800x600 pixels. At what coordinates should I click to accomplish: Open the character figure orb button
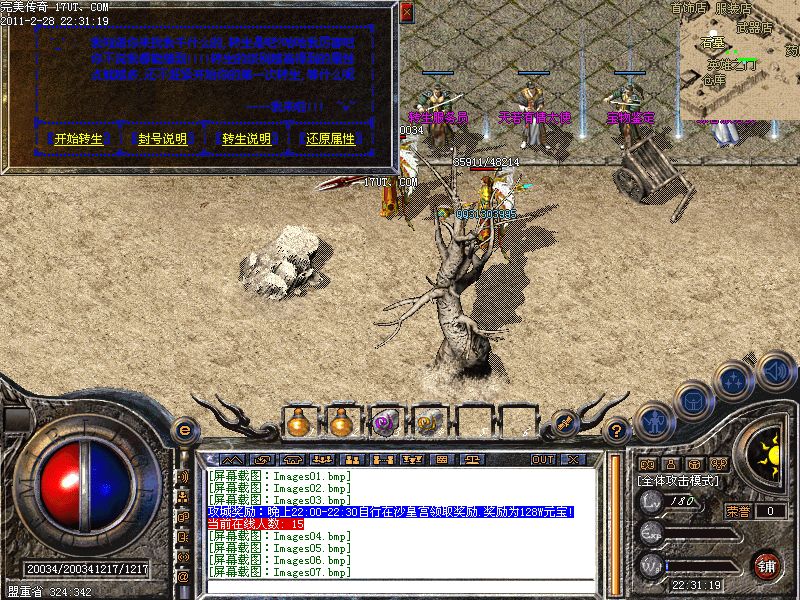click(x=654, y=420)
